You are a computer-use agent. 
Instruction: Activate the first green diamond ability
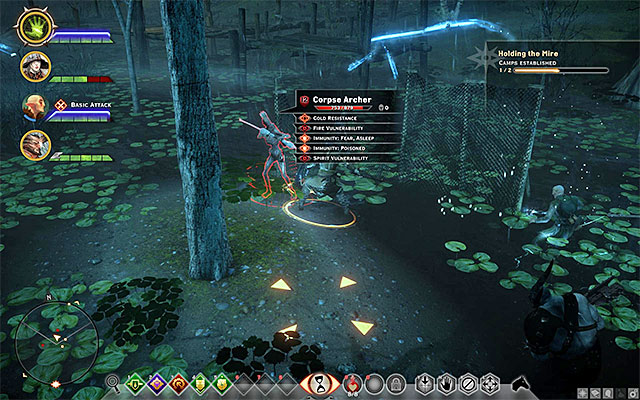click(x=133, y=383)
